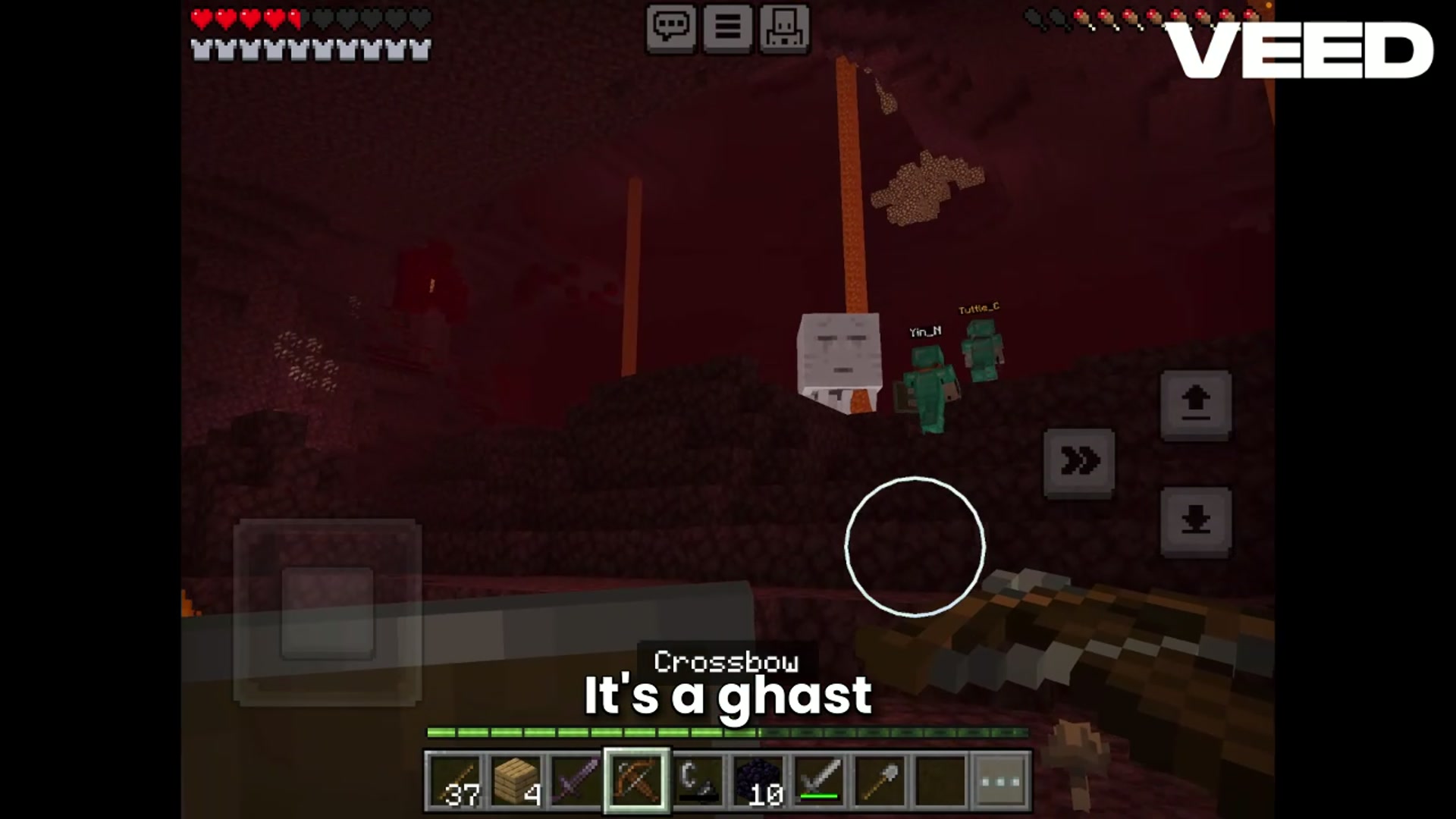Select the enchanted netherite sword
This screenshot has width=1456, height=819.
click(x=576, y=779)
